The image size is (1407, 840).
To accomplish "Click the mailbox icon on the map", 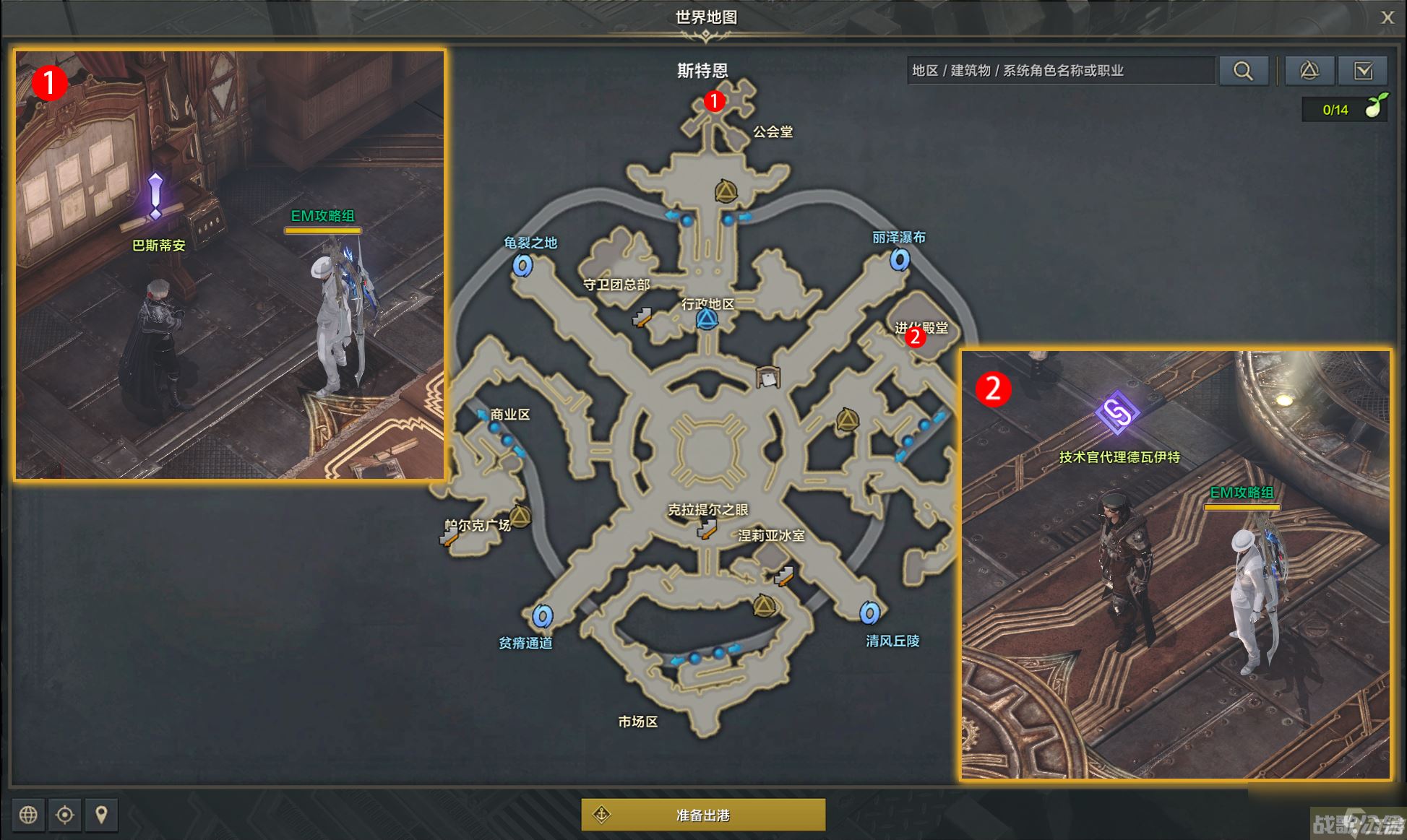I will tap(767, 377).
